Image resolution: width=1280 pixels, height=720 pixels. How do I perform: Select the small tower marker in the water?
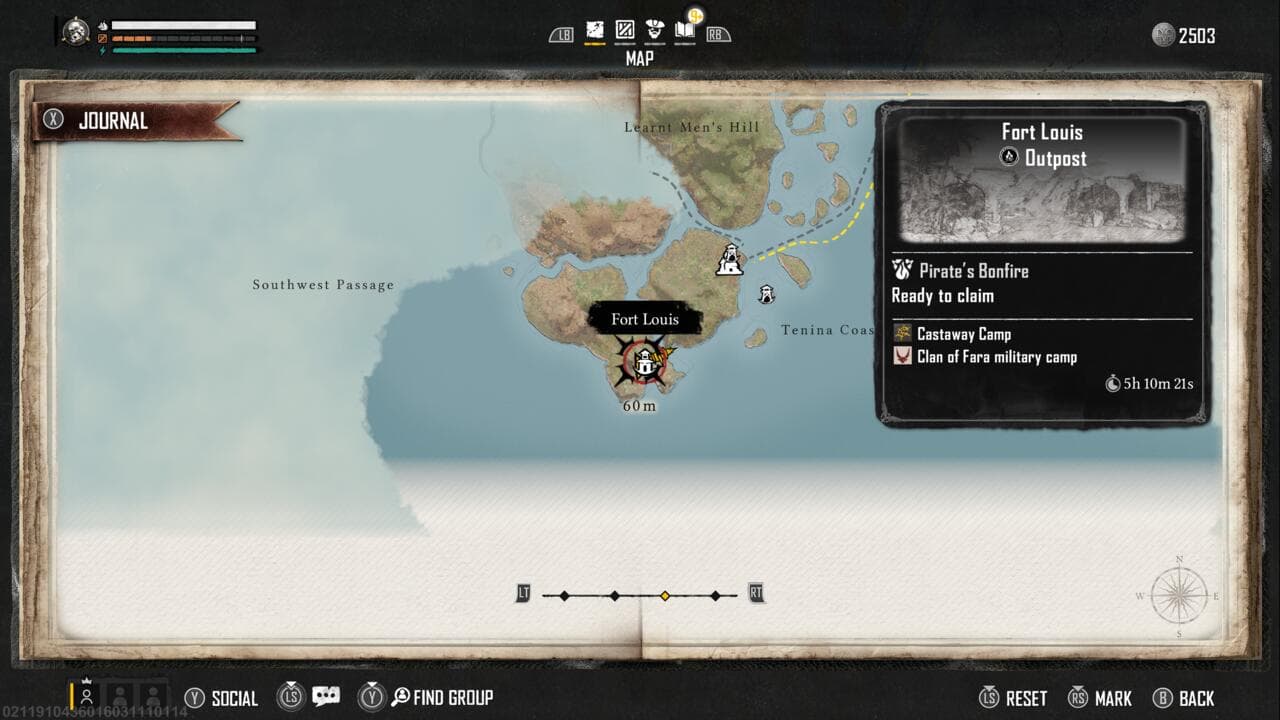[x=766, y=294]
